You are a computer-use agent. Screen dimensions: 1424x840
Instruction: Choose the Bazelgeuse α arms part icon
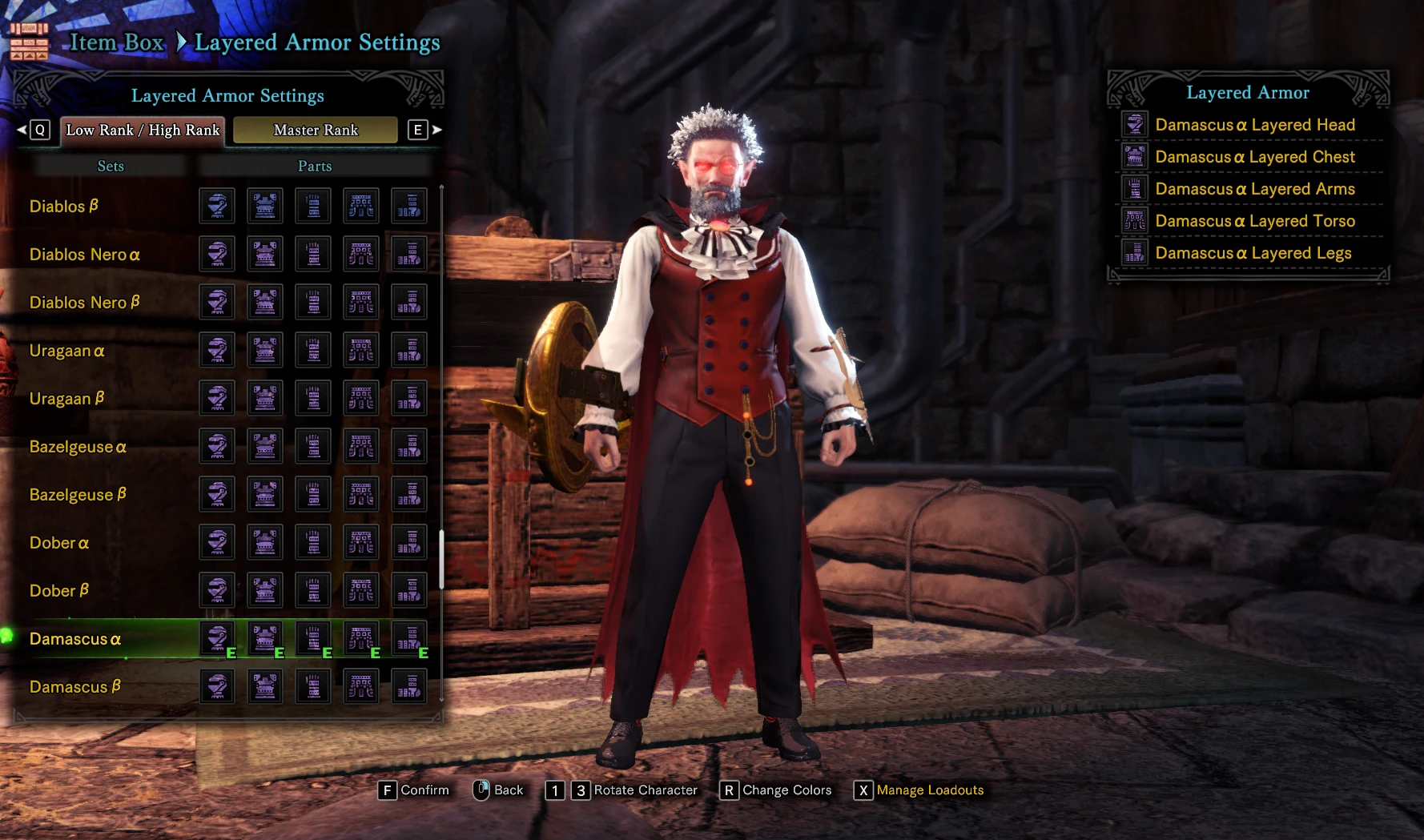point(313,446)
